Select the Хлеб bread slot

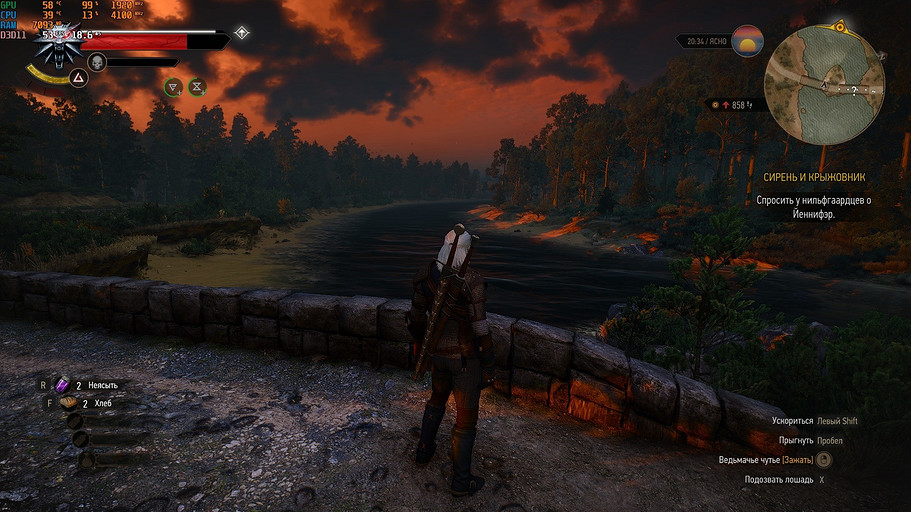(67, 403)
